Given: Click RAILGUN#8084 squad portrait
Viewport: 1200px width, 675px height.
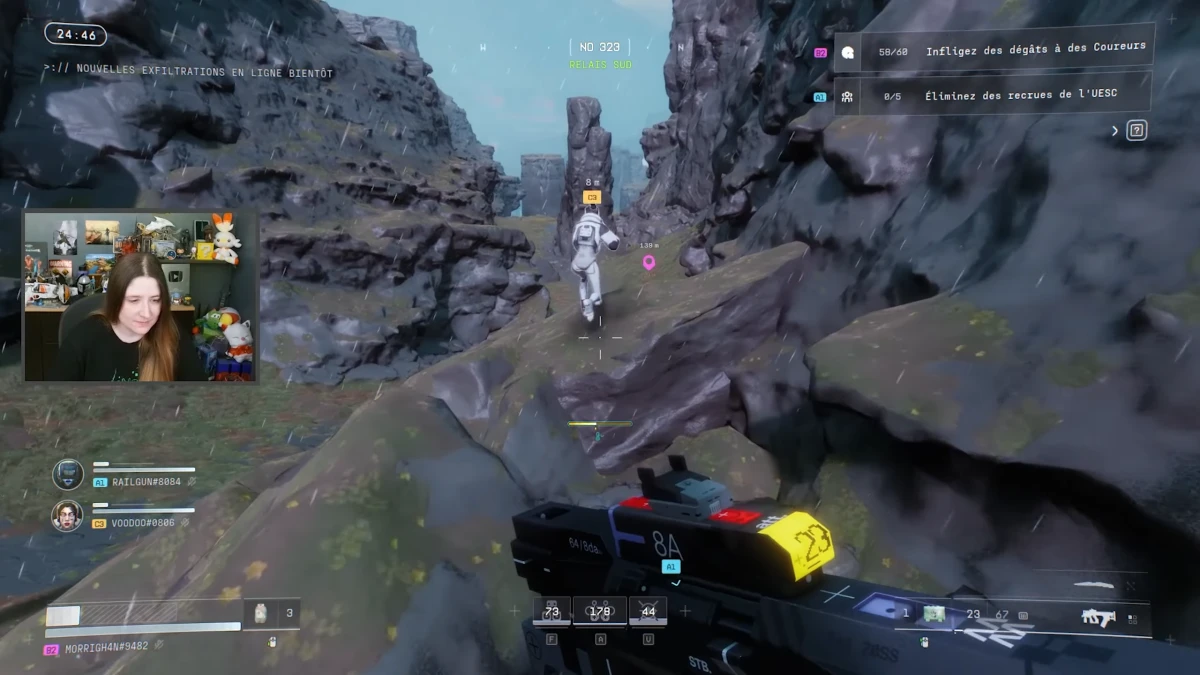Looking at the screenshot, I should coord(68,474).
